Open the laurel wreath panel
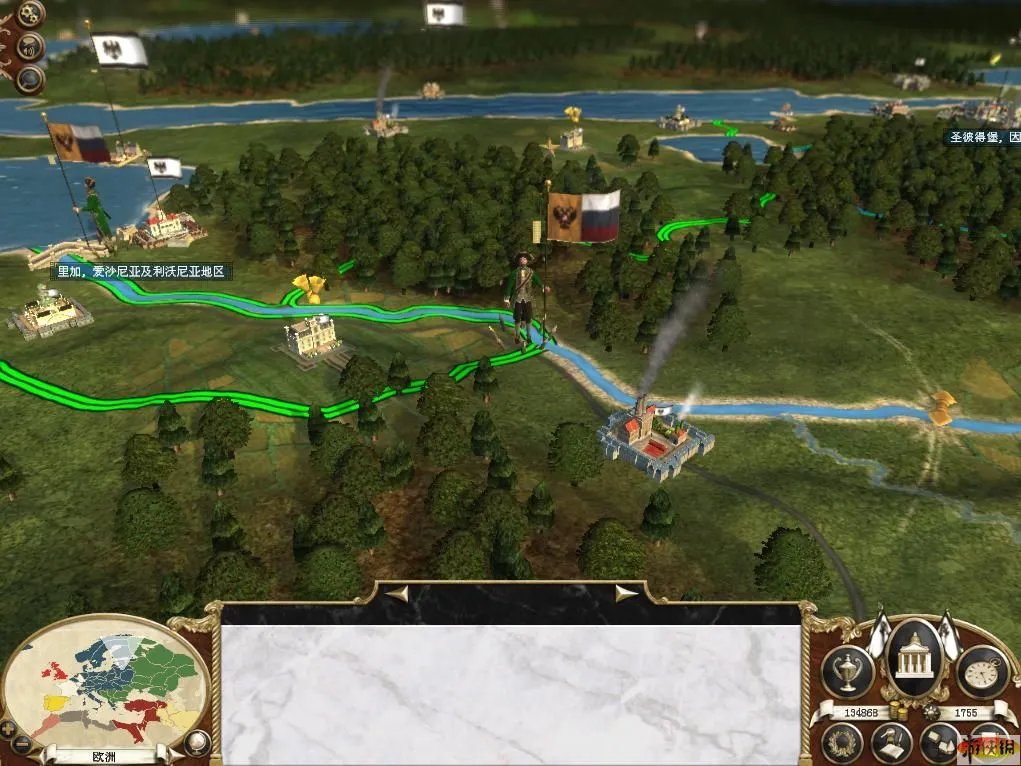Image resolution: width=1021 pixels, height=766 pixels. pos(842,743)
